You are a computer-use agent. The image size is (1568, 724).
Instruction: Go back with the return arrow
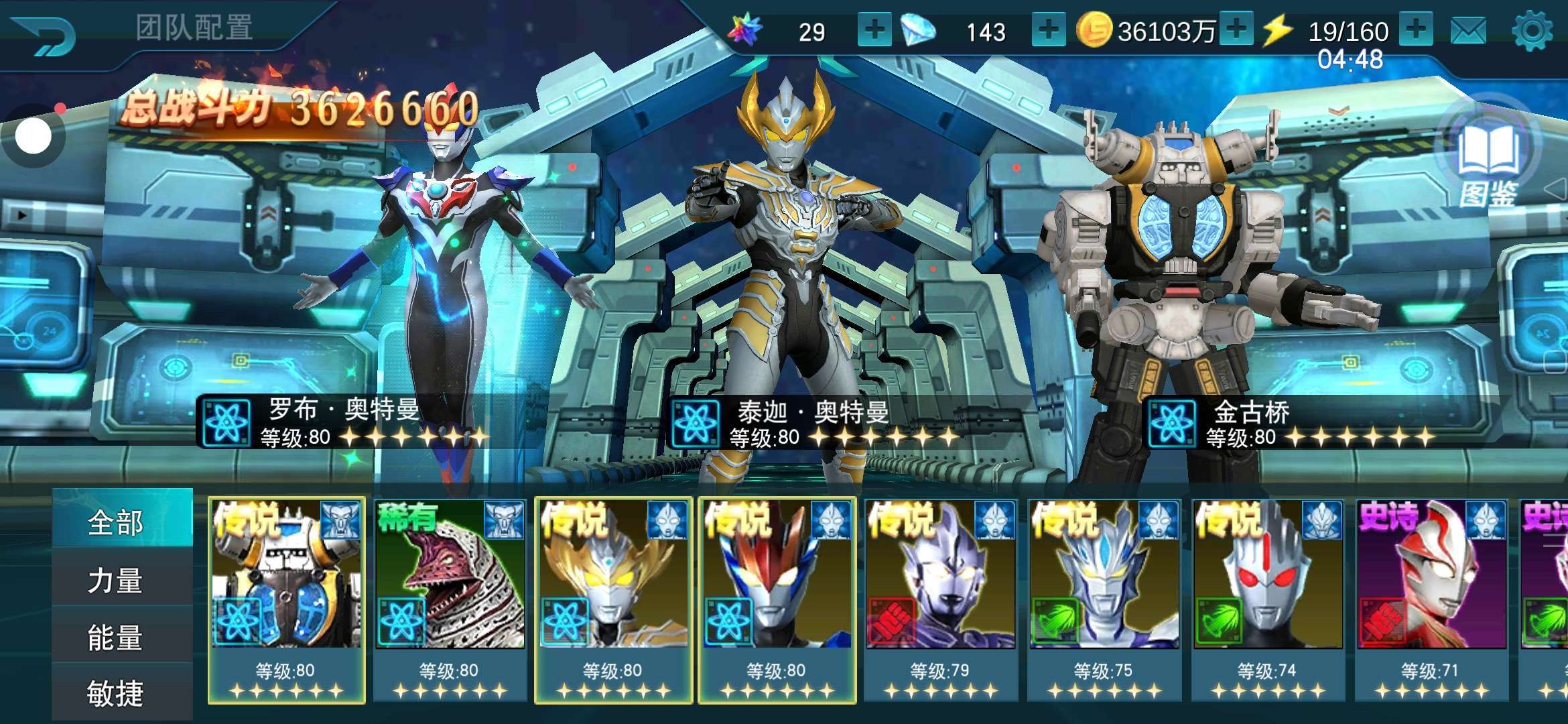tap(44, 35)
